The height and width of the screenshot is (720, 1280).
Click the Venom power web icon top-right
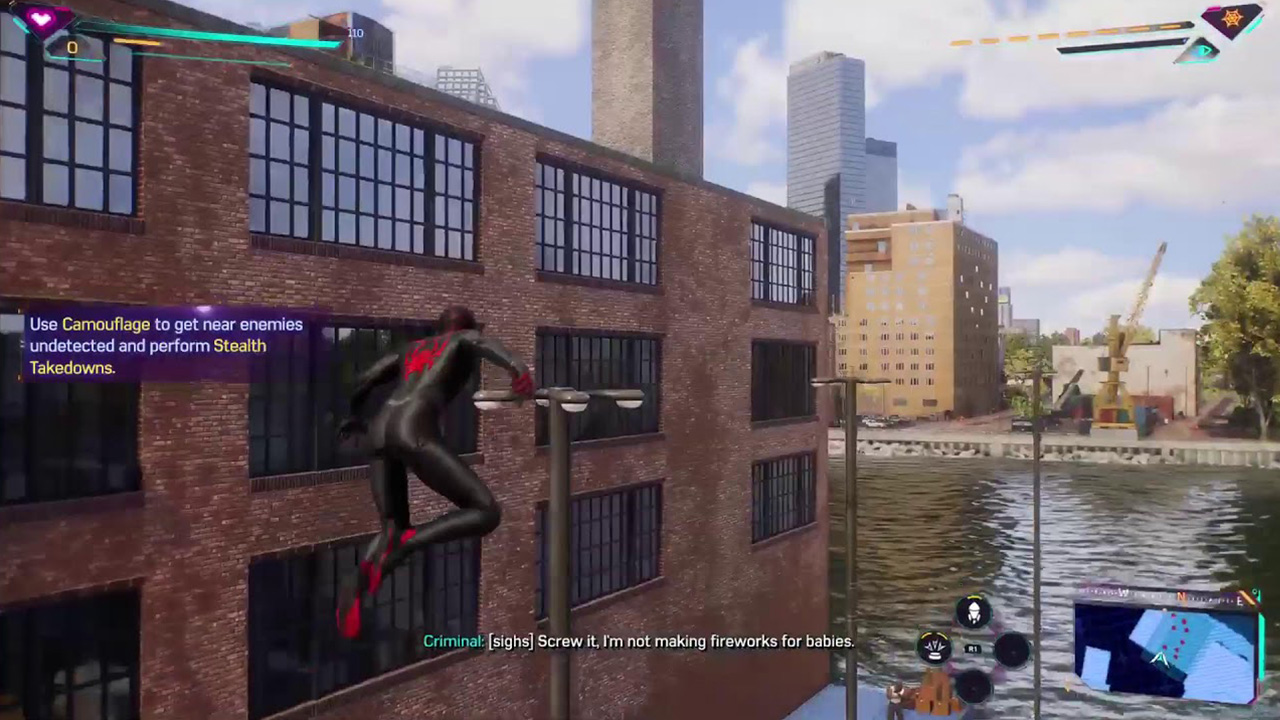click(1231, 18)
